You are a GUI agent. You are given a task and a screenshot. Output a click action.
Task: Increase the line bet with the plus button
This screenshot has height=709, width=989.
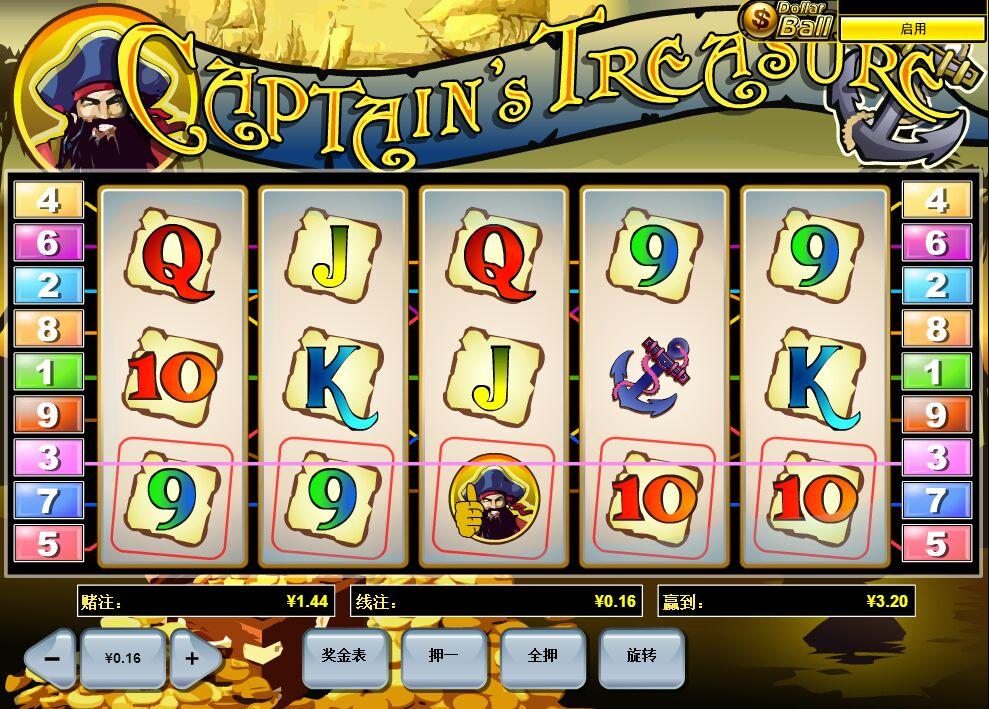[192, 659]
